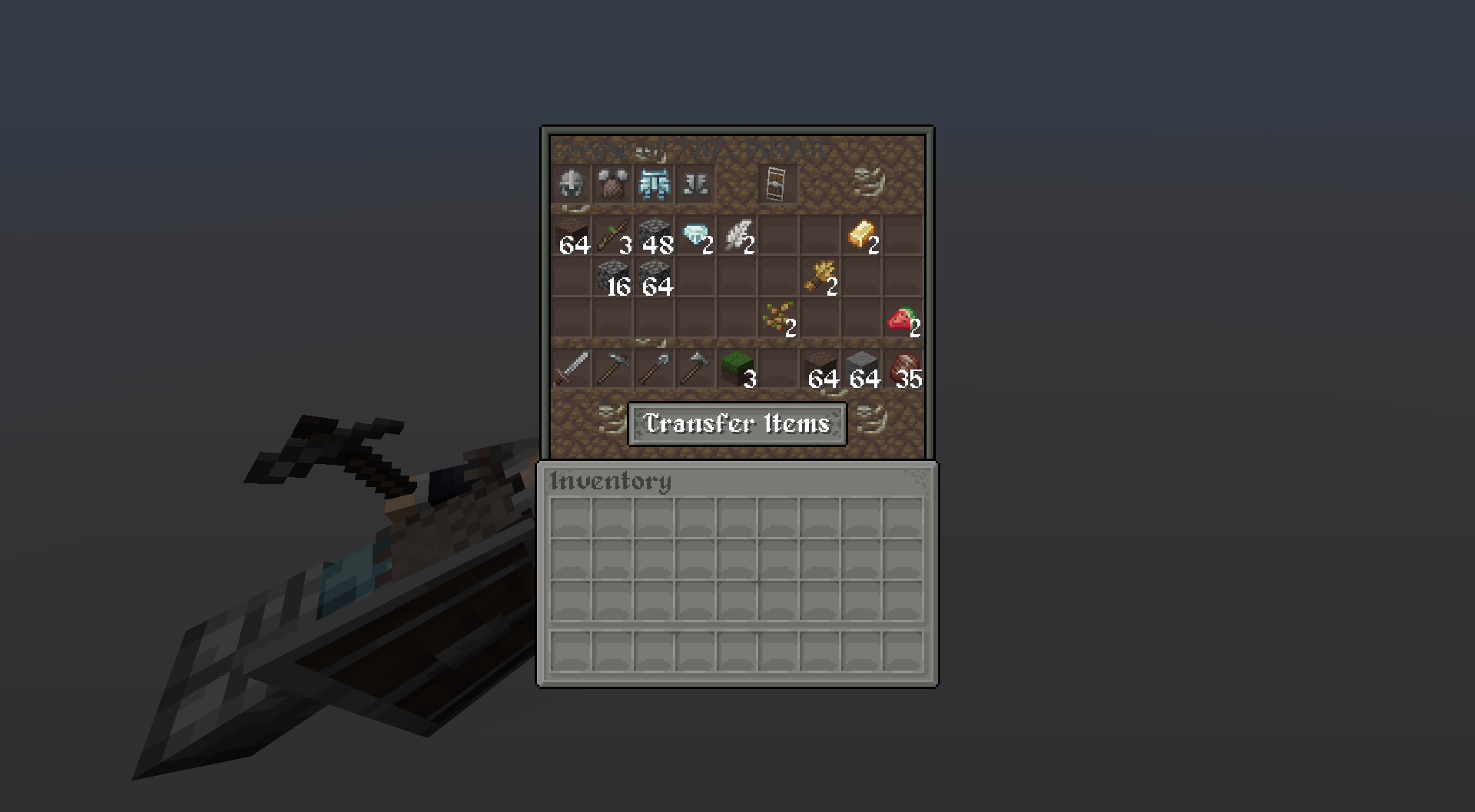Select the leather chestplate armor piece
Viewport: 1475px width, 812px height.
pyautogui.click(x=612, y=184)
